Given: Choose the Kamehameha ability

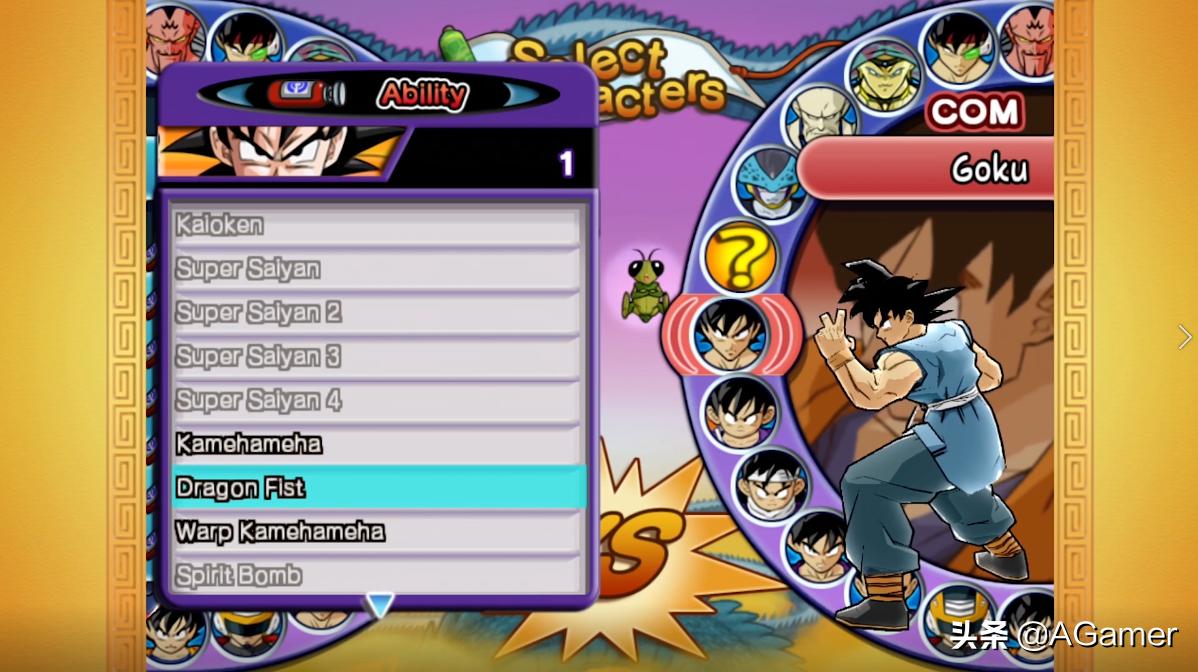Looking at the screenshot, I should point(376,444).
